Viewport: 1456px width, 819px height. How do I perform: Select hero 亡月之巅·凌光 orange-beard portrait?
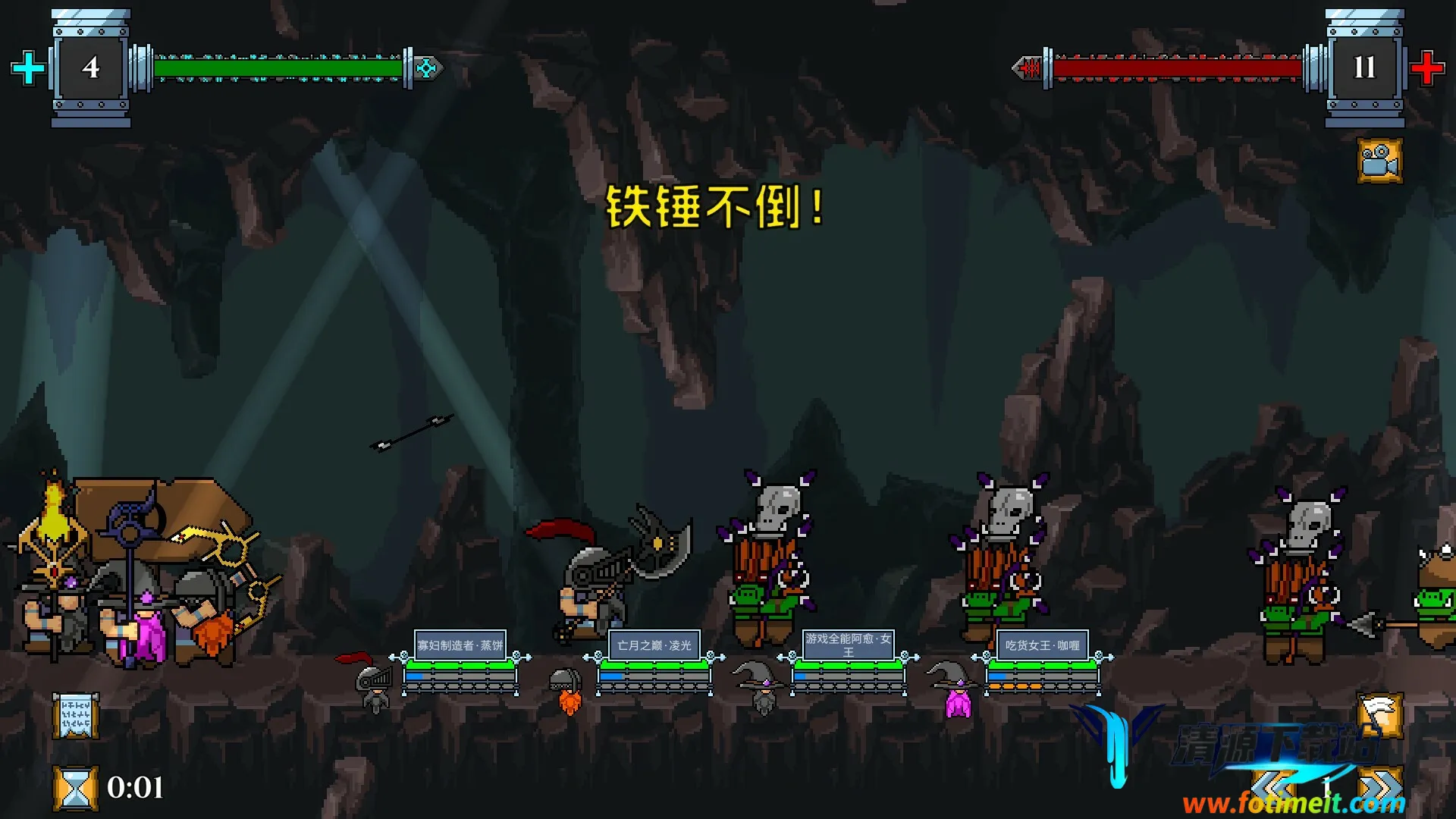point(566,690)
